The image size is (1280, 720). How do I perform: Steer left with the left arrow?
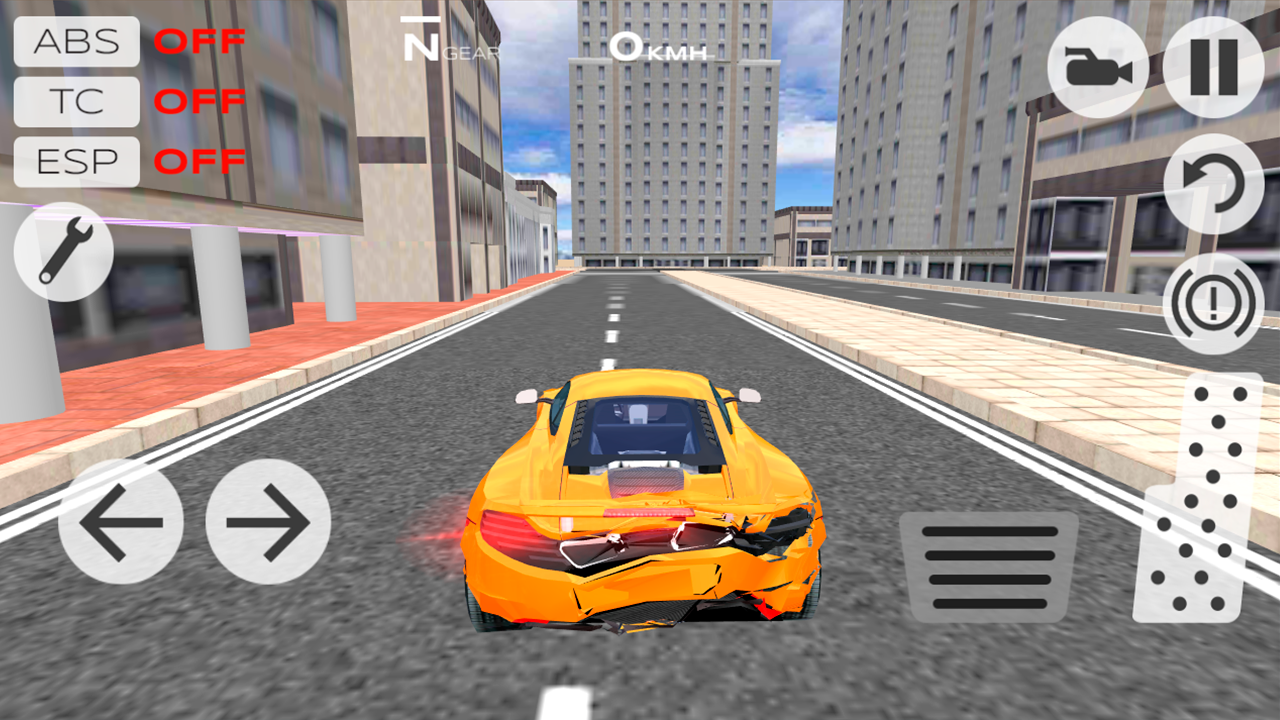click(122, 522)
